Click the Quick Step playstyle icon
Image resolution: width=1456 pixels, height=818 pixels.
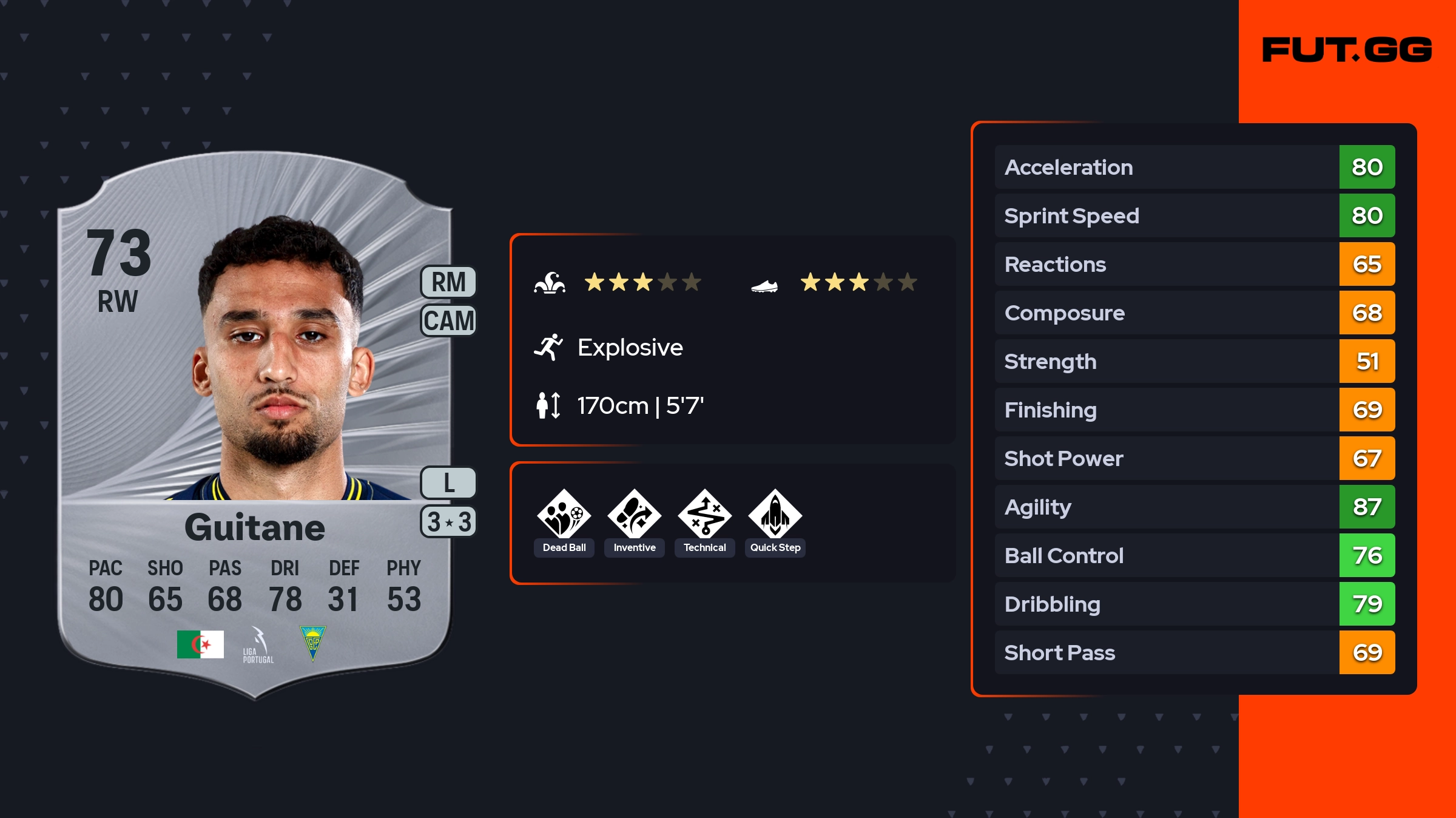pos(775,515)
